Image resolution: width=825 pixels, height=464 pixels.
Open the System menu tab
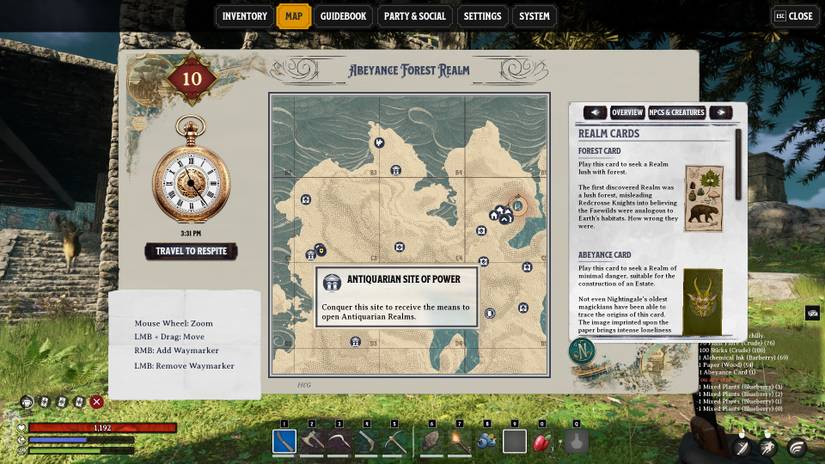534,16
